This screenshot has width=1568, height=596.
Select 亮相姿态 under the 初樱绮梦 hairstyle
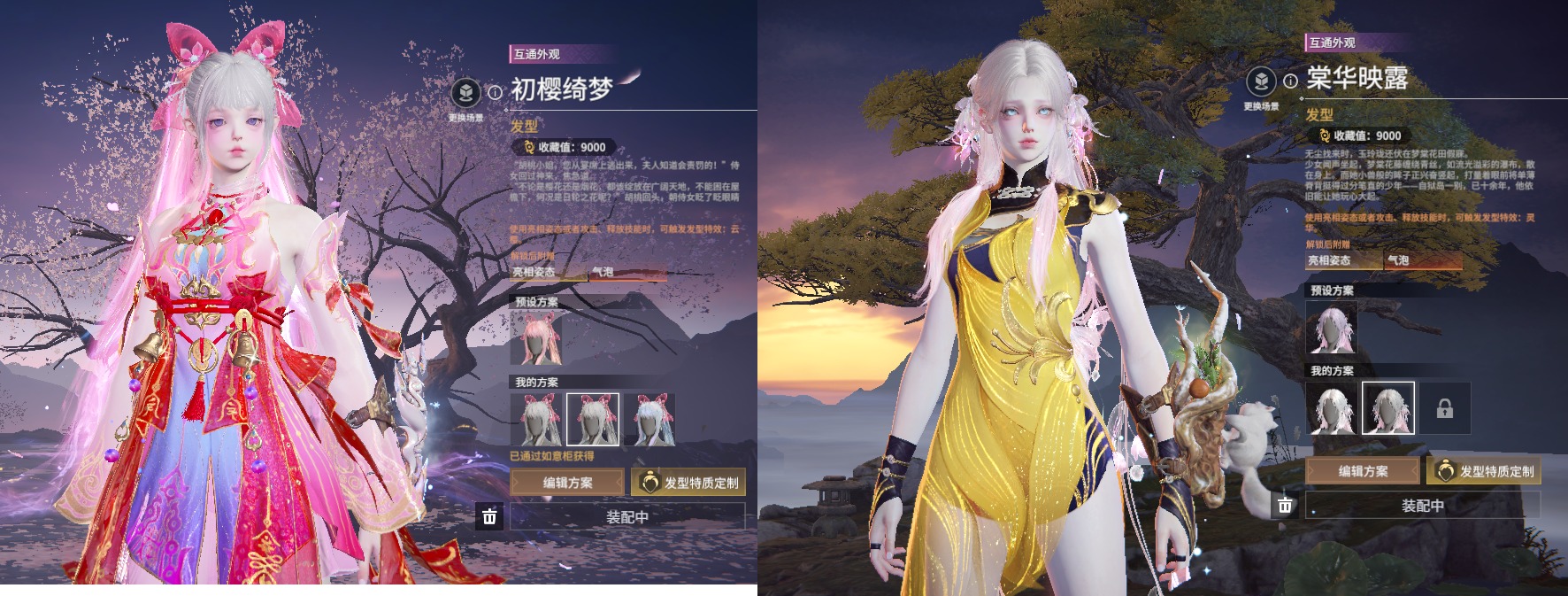546,272
